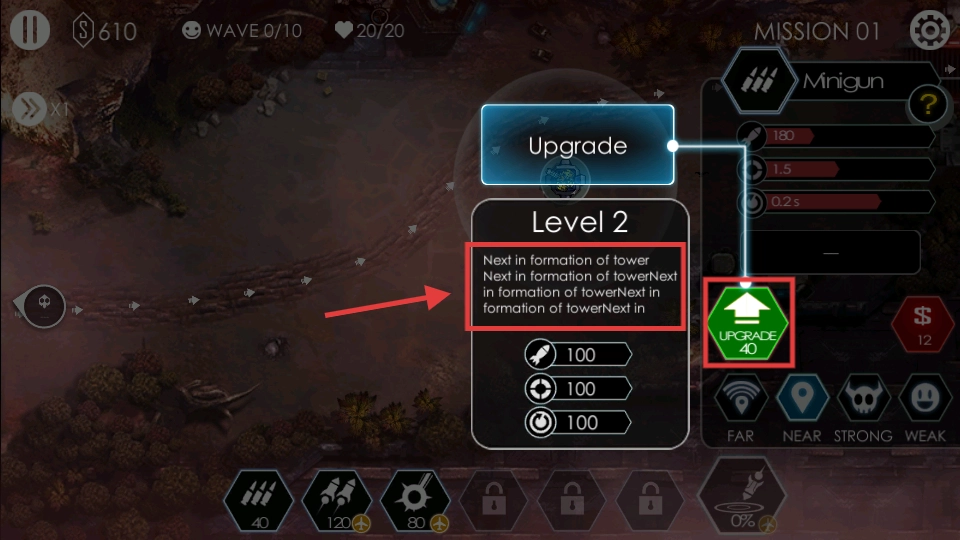Set targeting mode to Weak
Viewport: 960px width, 540px height.
click(x=924, y=398)
